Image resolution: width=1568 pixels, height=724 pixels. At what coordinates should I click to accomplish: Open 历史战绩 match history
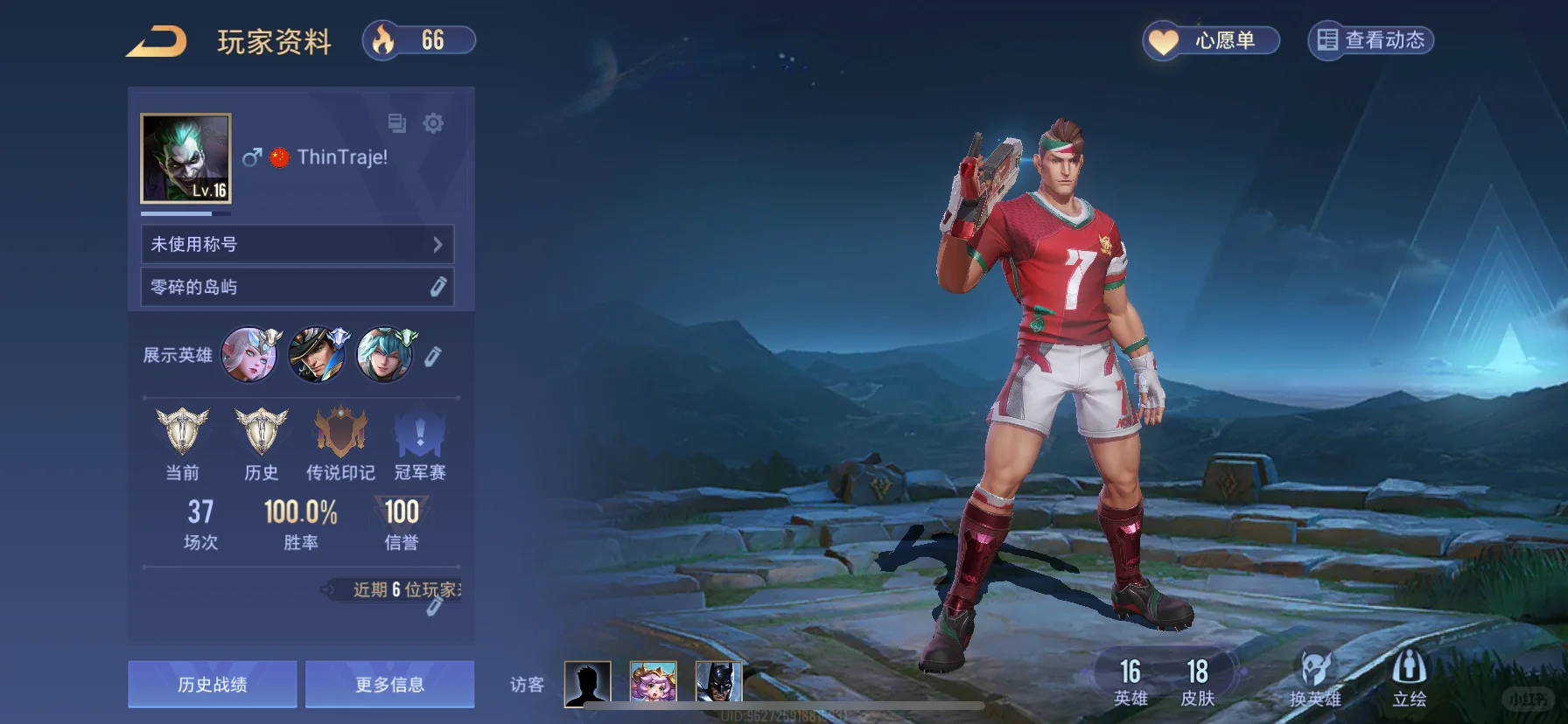click(x=213, y=684)
